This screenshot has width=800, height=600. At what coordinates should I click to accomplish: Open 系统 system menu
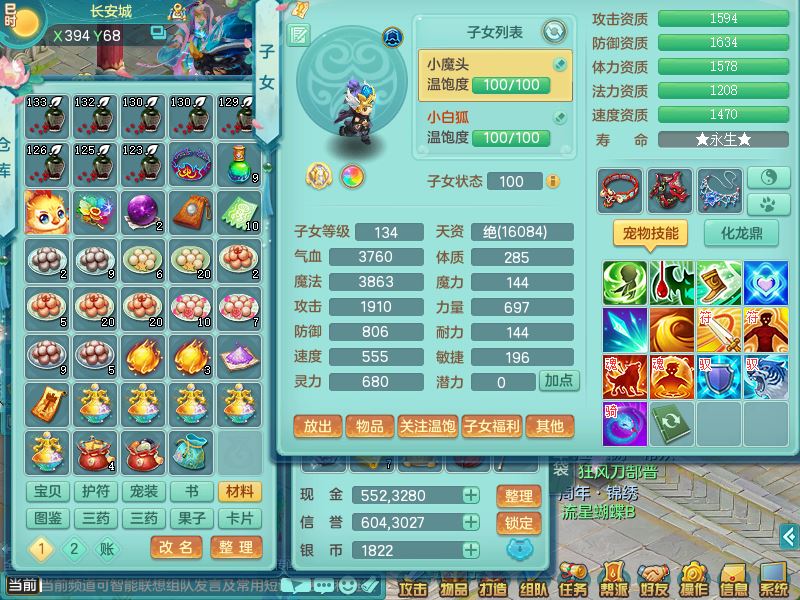click(x=773, y=583)
